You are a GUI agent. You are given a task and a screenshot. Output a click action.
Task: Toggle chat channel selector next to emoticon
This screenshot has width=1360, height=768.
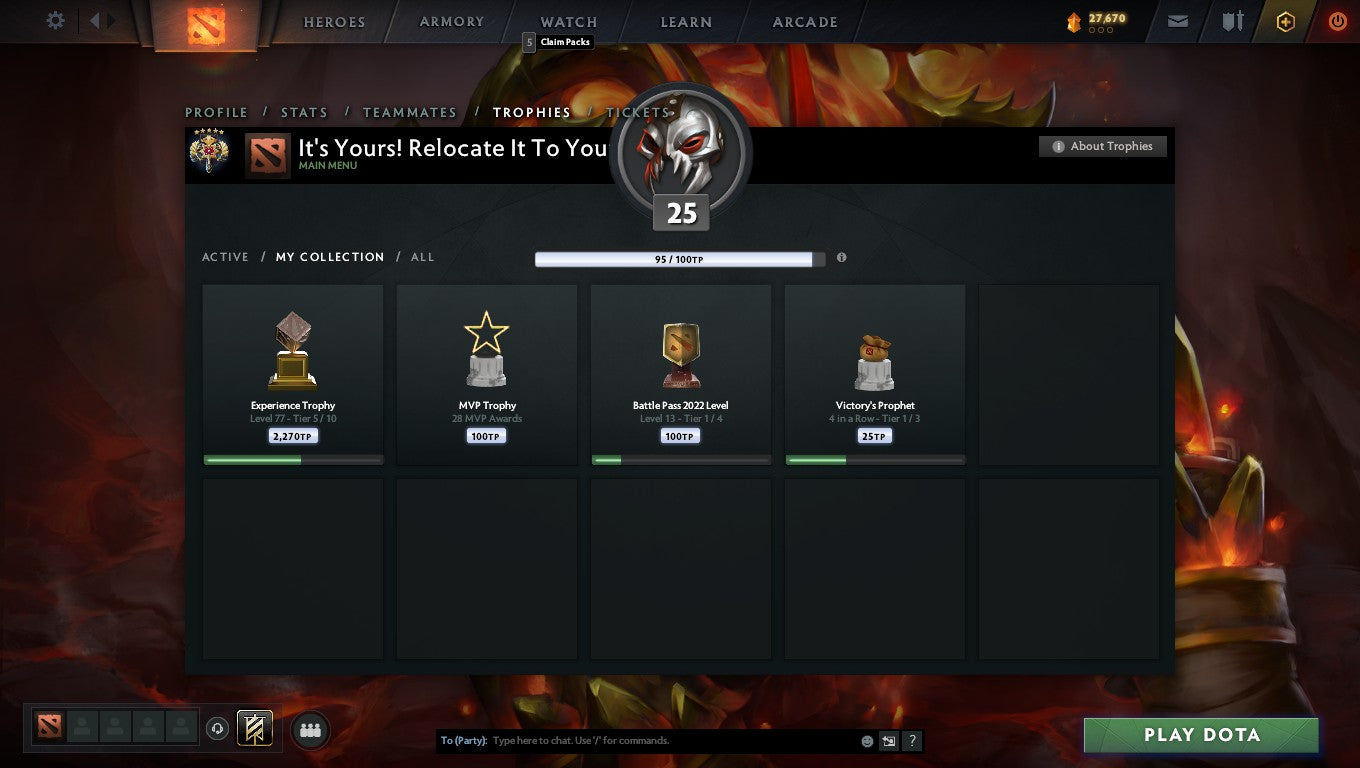tap(889, 740)
